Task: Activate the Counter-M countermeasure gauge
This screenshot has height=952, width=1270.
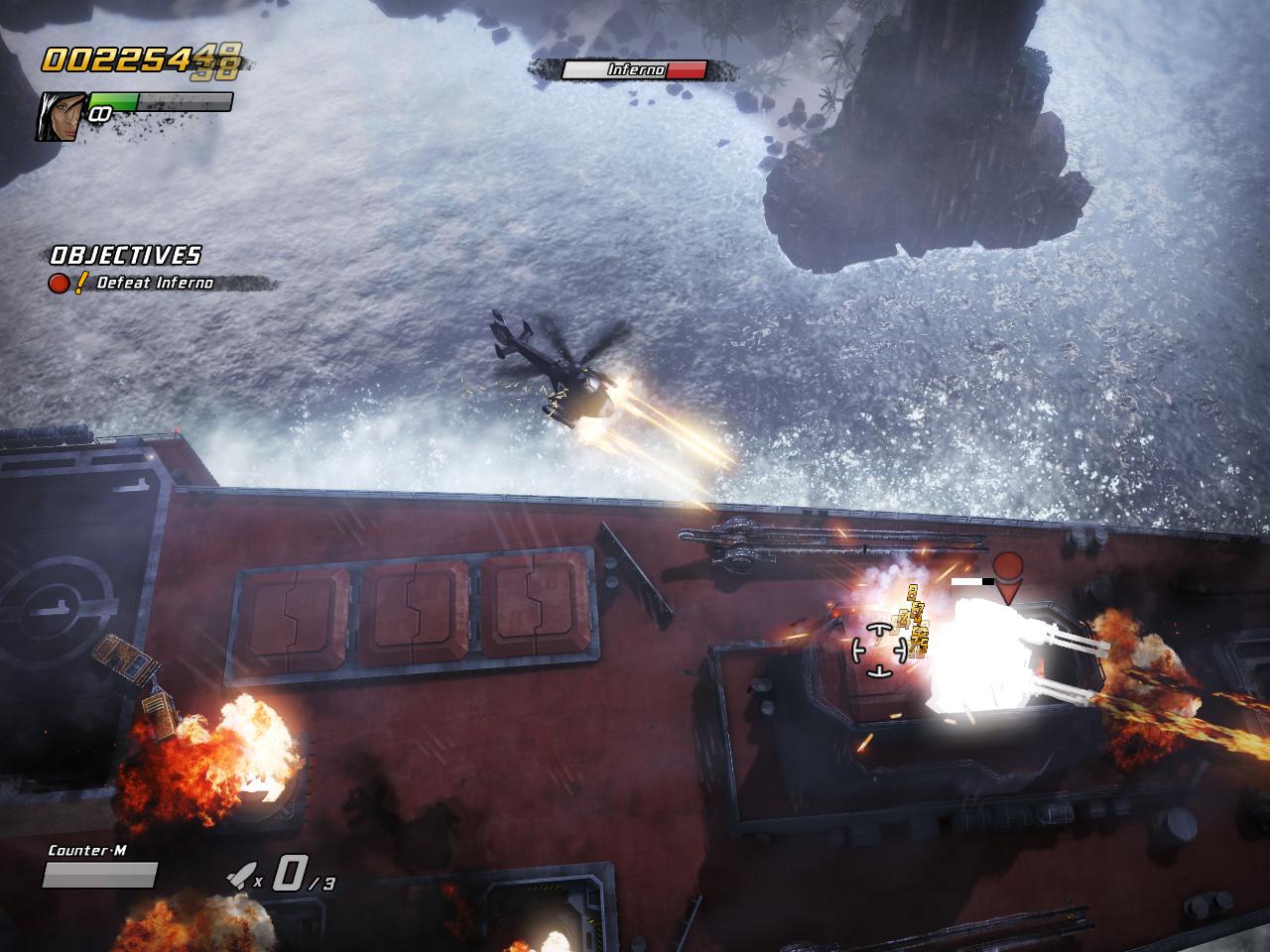Action: point(100,875)
